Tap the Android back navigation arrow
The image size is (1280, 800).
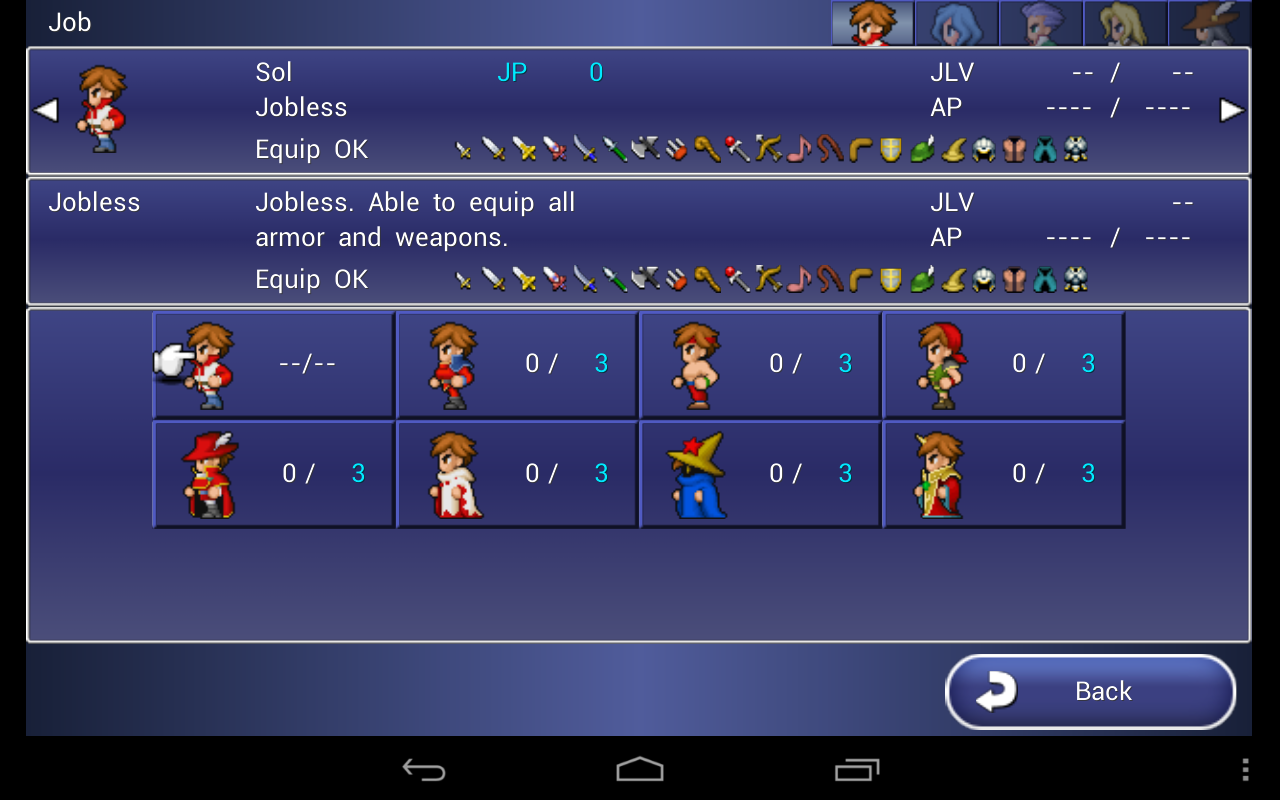(424, 769)
